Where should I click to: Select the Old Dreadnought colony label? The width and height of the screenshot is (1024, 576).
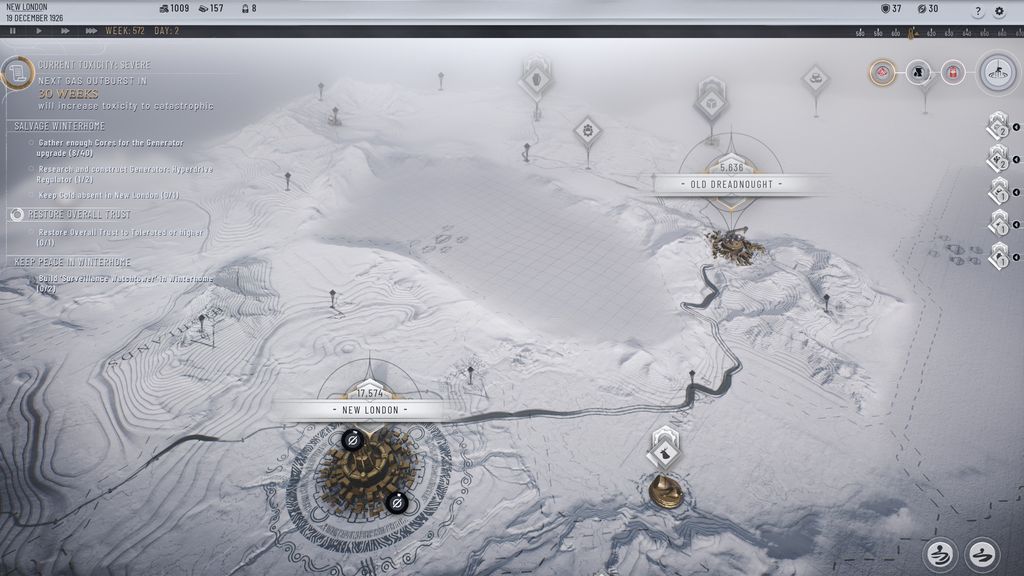(x=731, y=185)
